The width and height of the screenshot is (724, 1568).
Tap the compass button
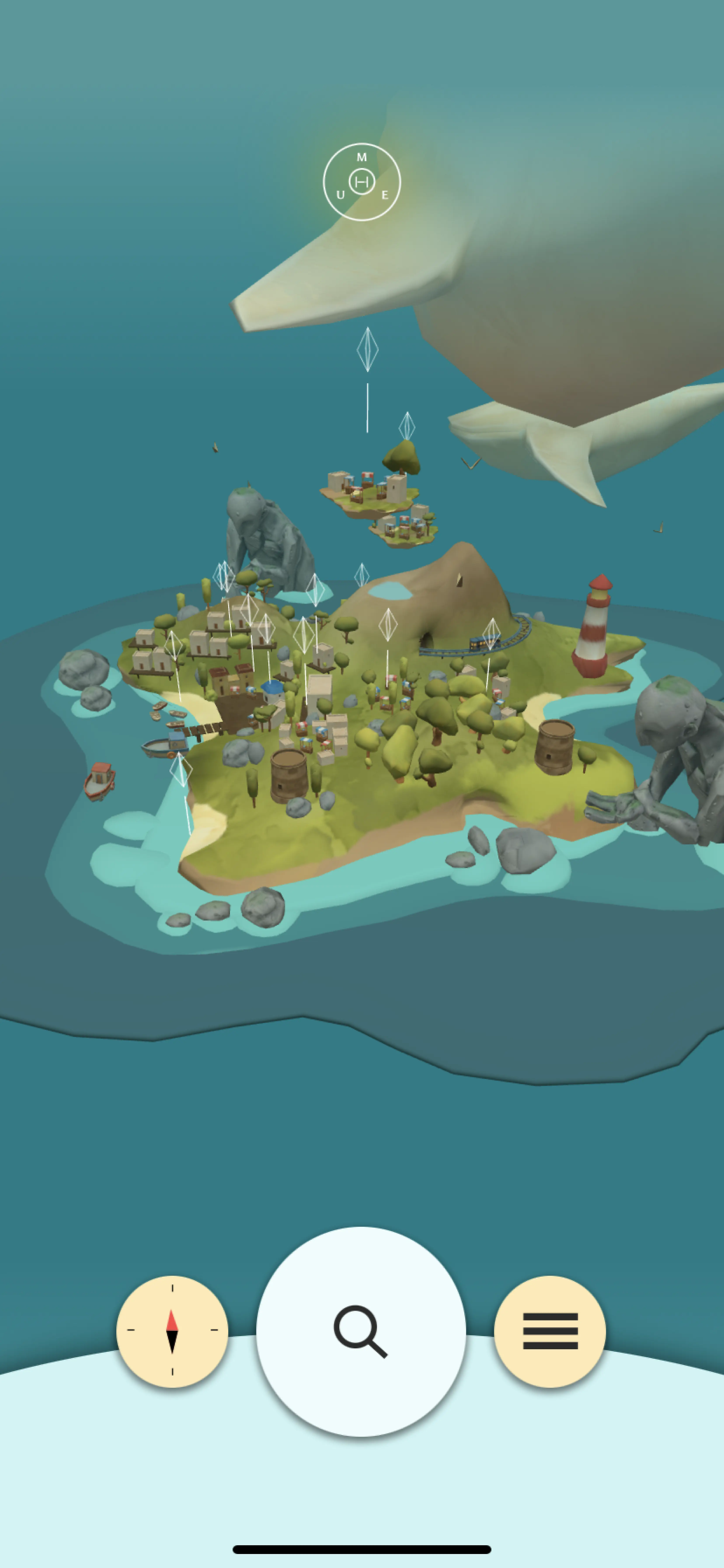(172, 1331)
